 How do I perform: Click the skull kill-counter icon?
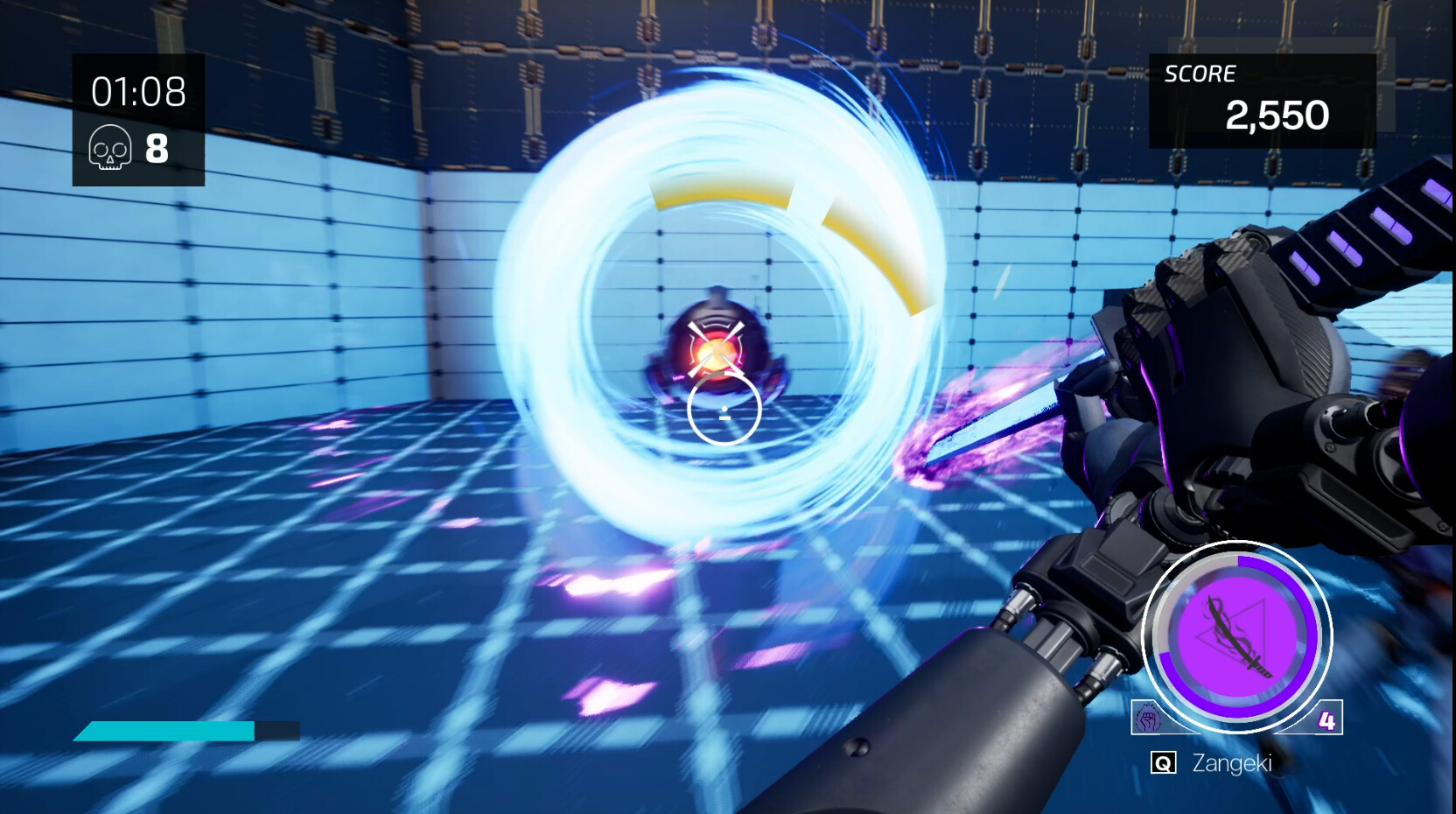pos(109,149)
